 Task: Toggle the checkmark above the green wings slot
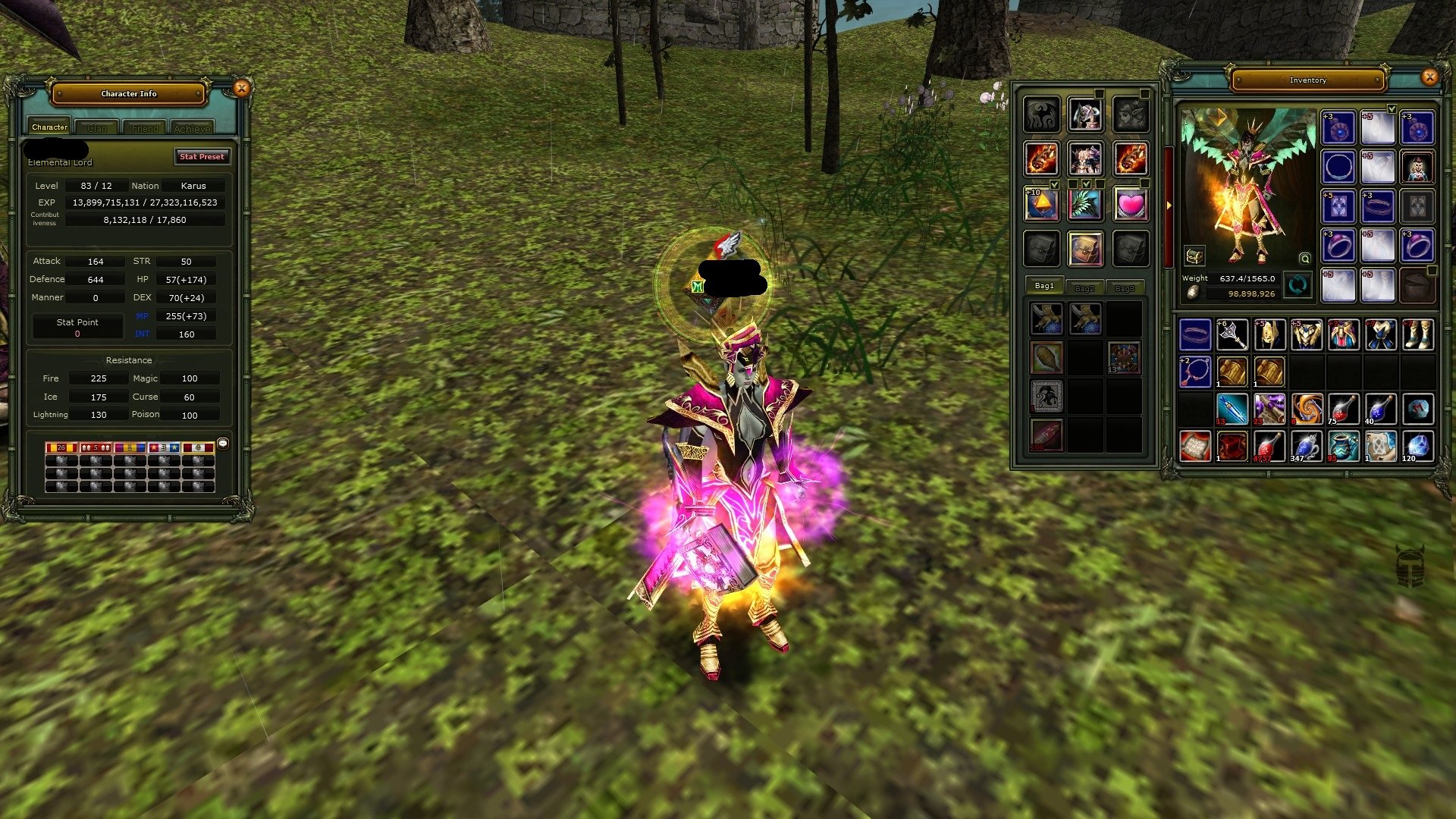pos(1086,184)
